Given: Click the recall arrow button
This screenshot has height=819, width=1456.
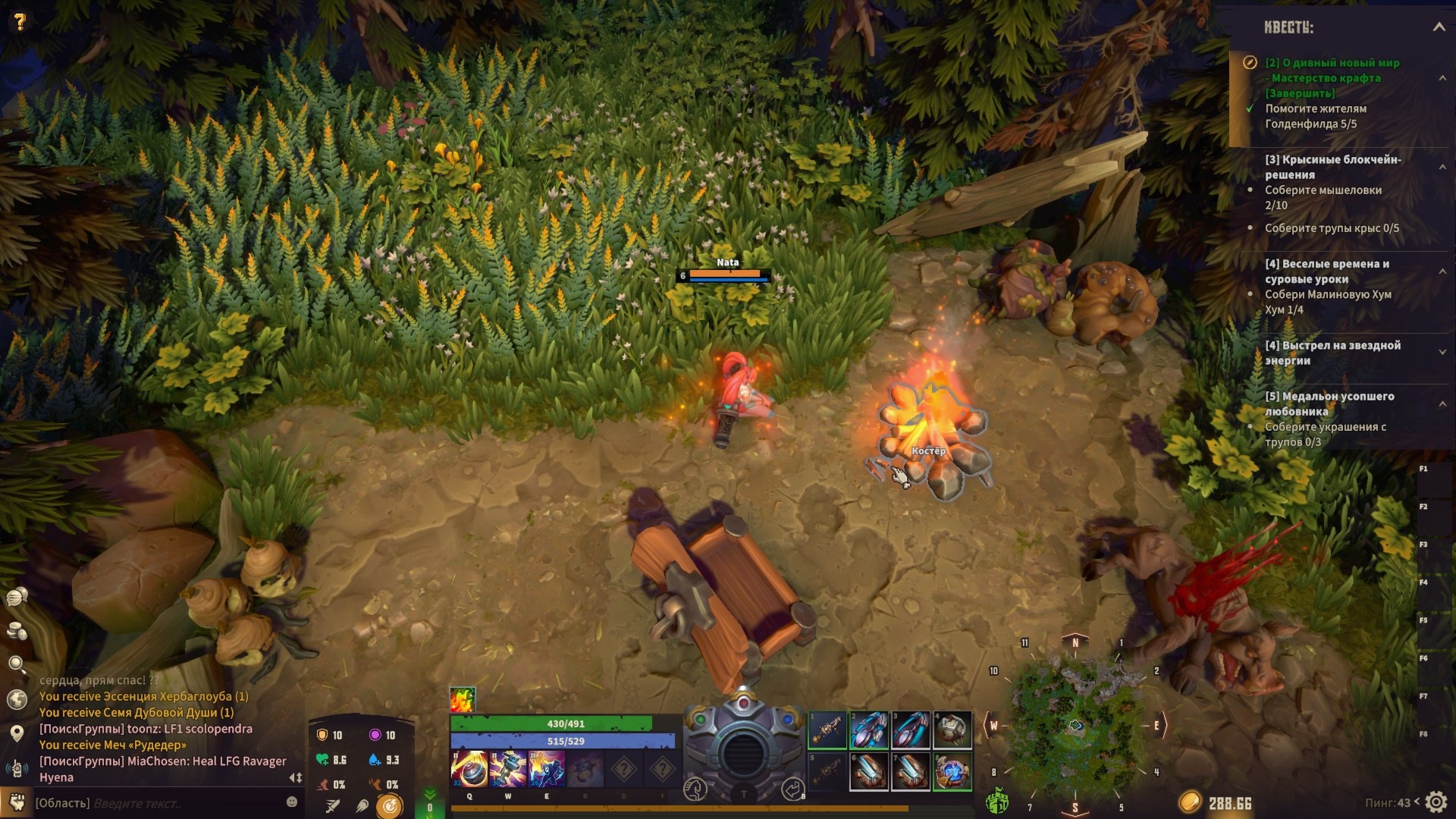Looking at the screenshot, I should [x=792, y=789].
